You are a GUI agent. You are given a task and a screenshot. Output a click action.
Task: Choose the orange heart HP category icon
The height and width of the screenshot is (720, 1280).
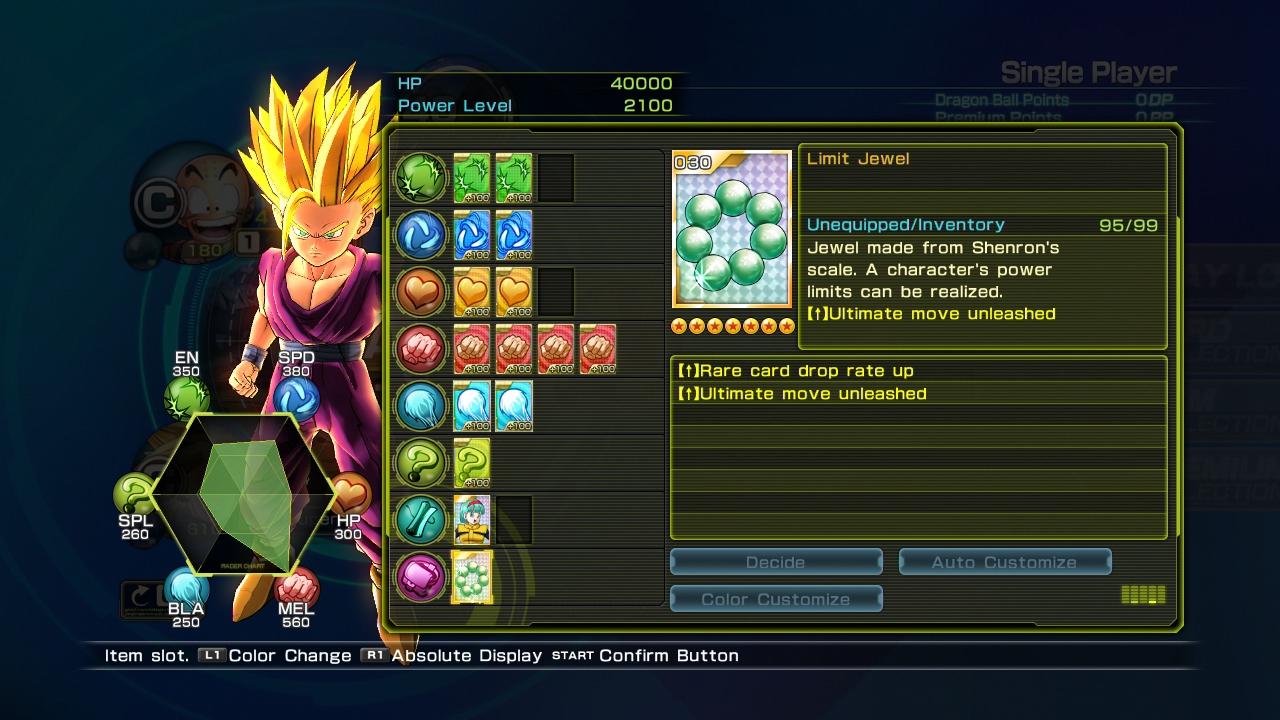click(421, 292)
